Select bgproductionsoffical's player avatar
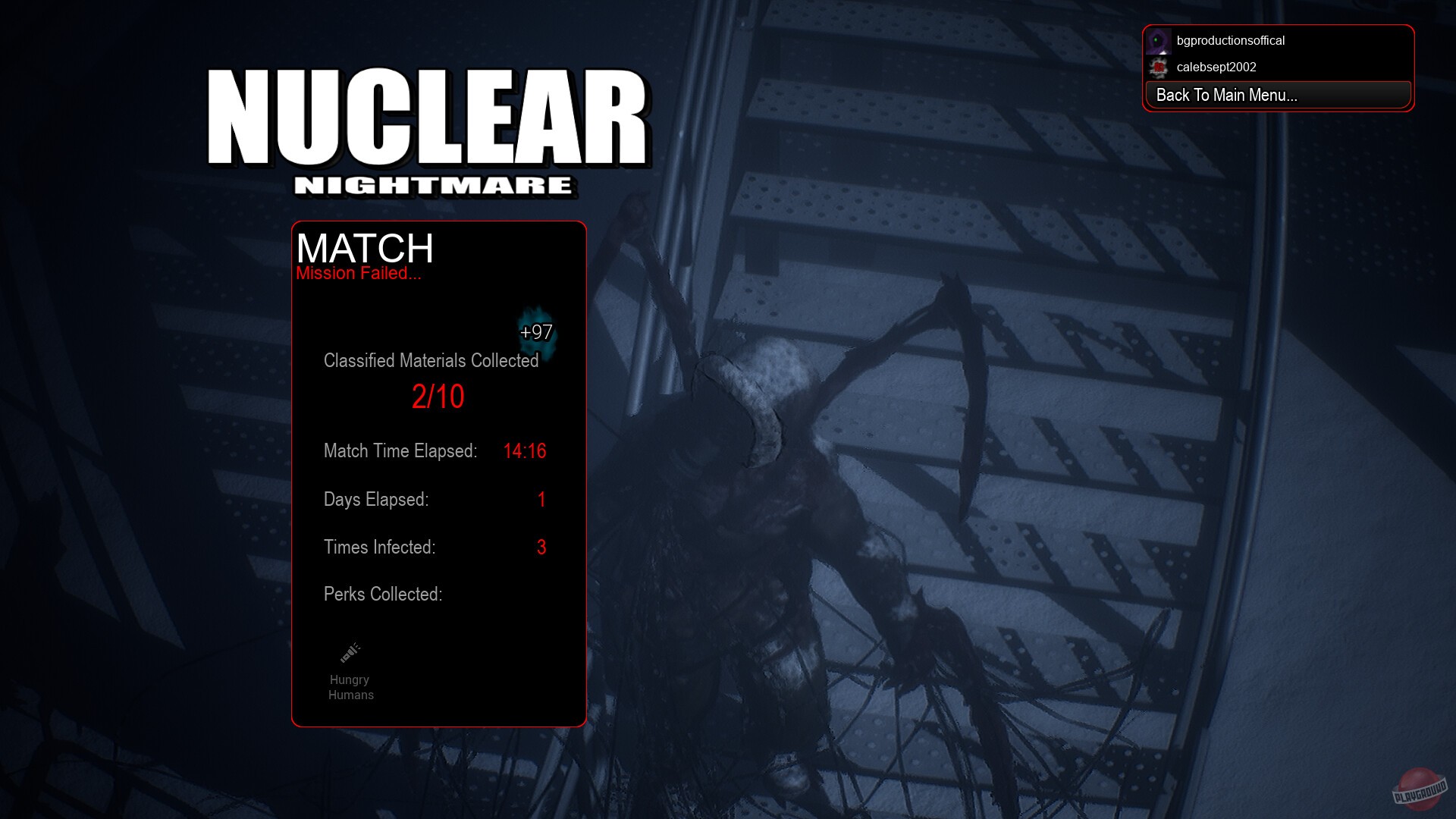The width and height of the screenshot is (1456, 819). click(1158, 40)
